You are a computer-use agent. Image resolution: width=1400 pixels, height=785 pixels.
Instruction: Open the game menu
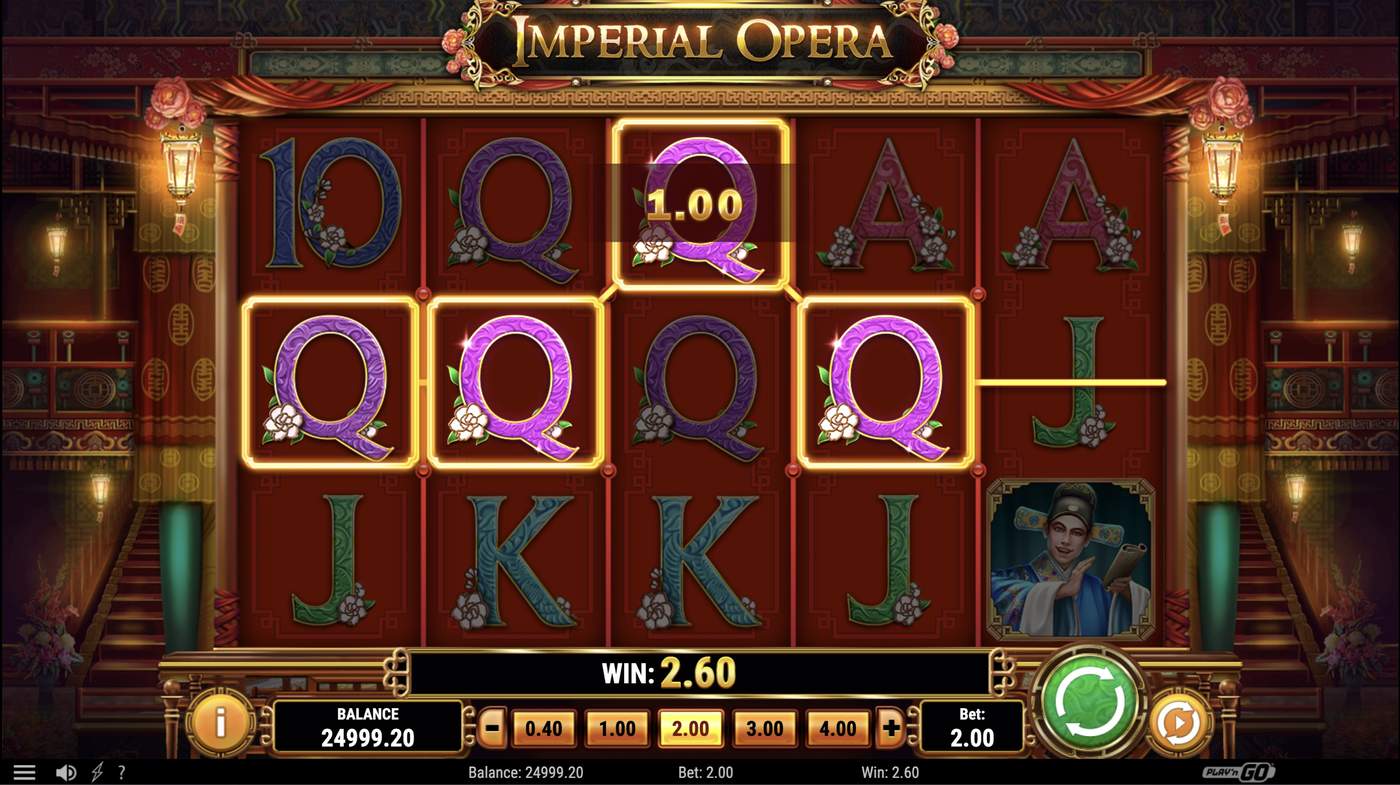click(24, 771)
